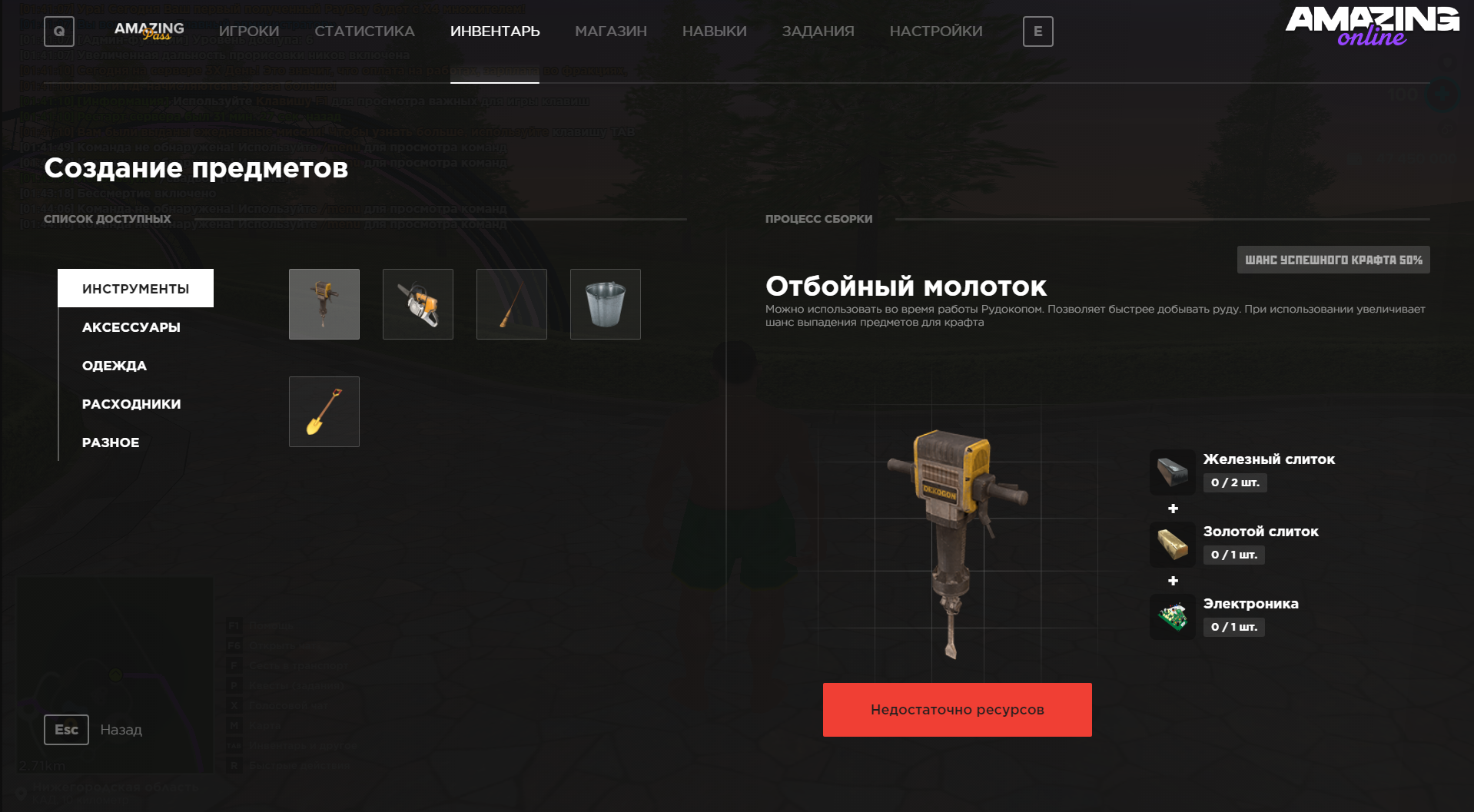The height and width of the screenshot is (812, 1474).
Task: Select the jackhammer recipe slot
Action: point(324,304)
